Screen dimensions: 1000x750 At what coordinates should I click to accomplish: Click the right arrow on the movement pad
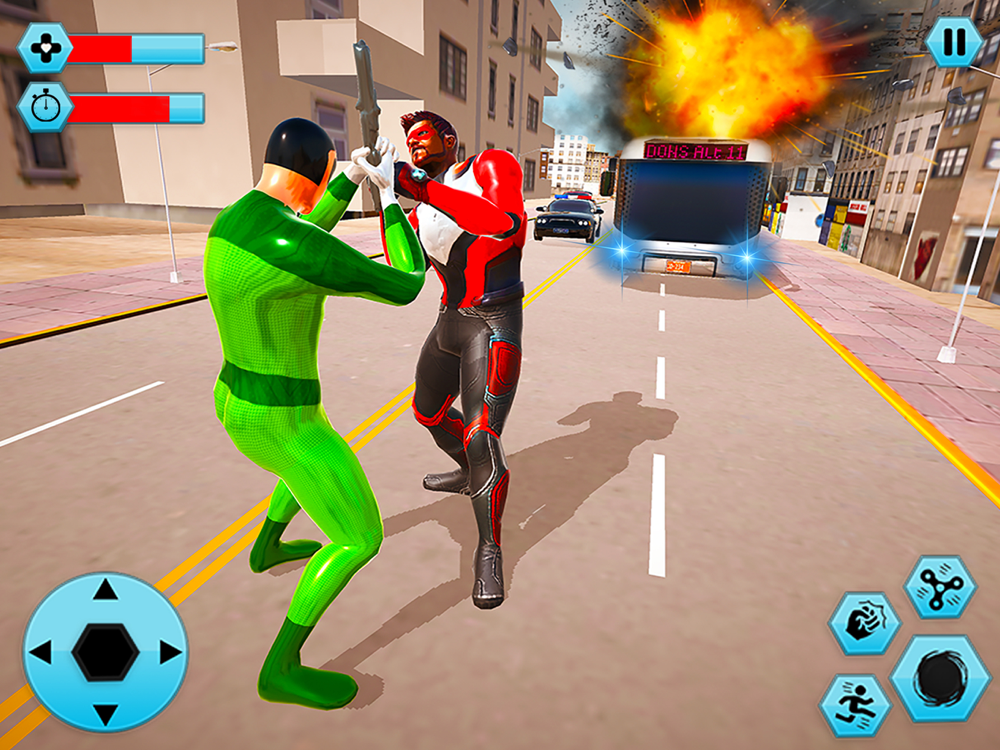pyautogui.click(x=169, y=653)
